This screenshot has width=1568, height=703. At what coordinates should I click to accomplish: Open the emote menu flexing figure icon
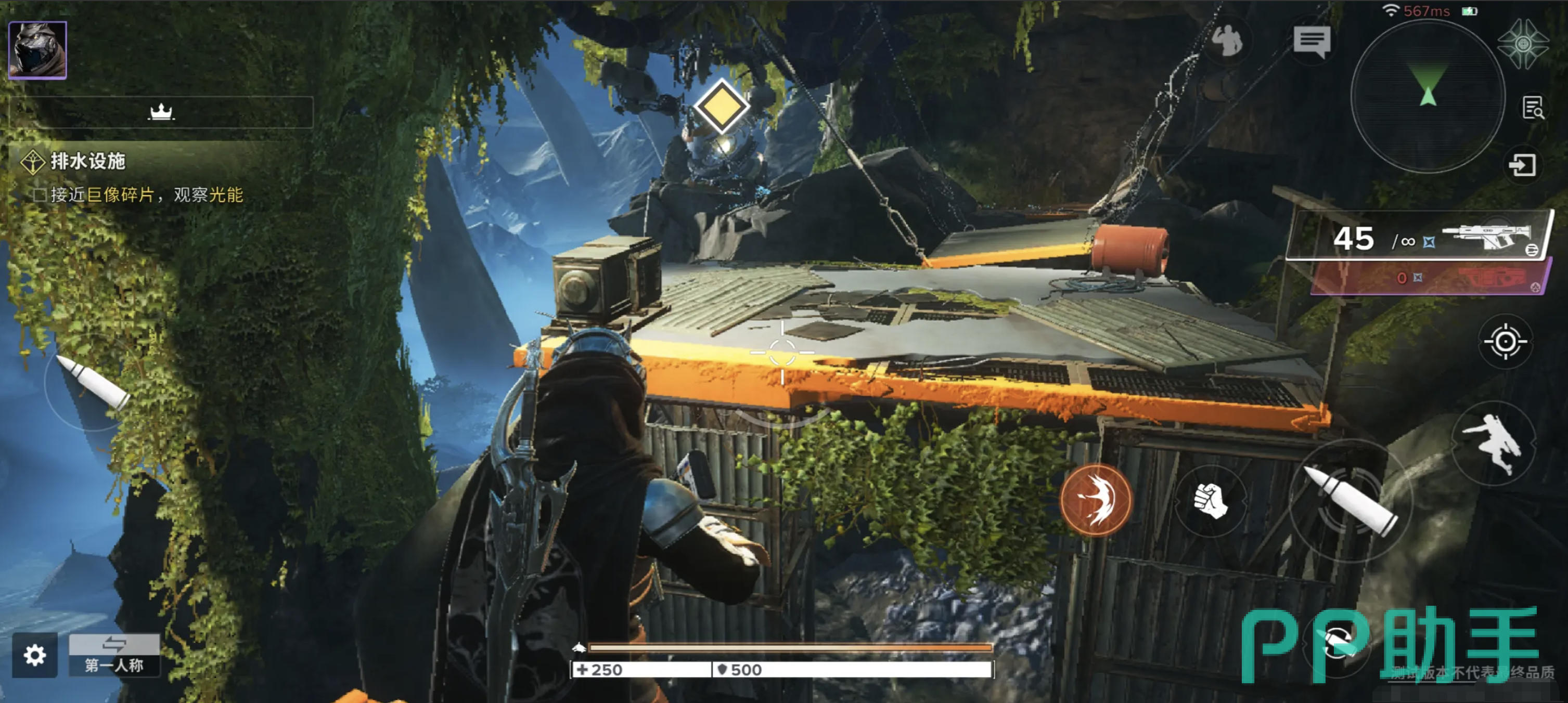[x=1227, y=42]
